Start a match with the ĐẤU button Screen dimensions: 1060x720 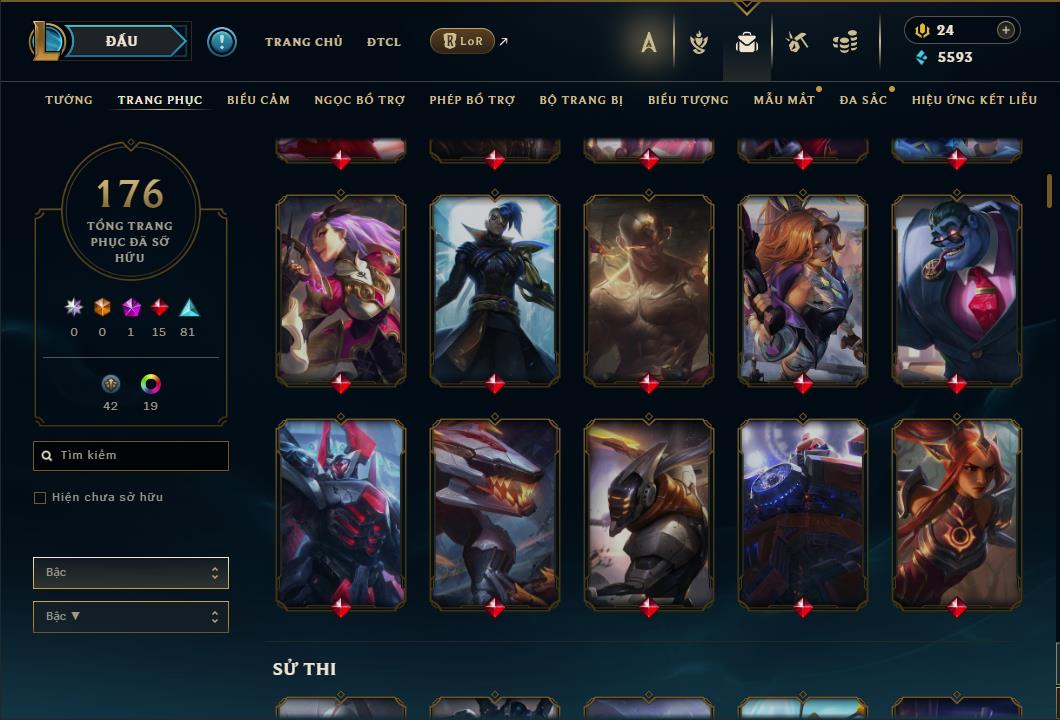(x=121, y=41)
